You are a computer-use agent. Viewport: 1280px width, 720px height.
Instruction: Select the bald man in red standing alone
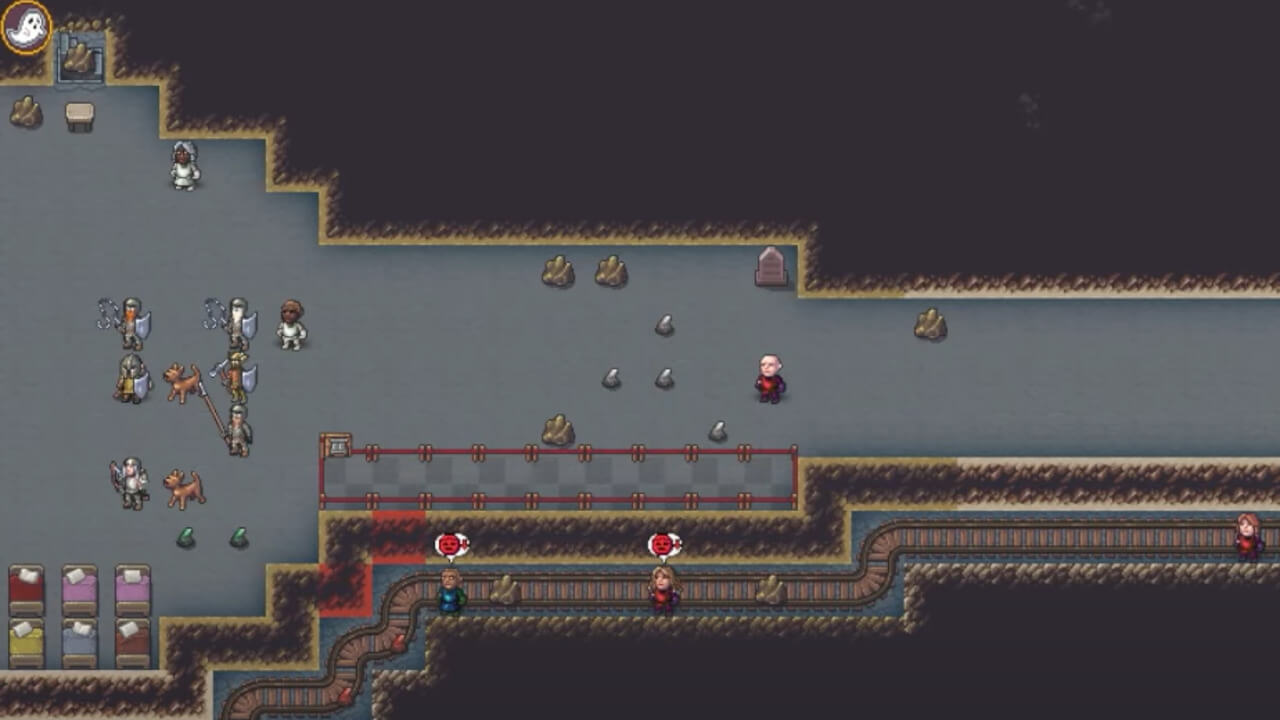point(770,378)
